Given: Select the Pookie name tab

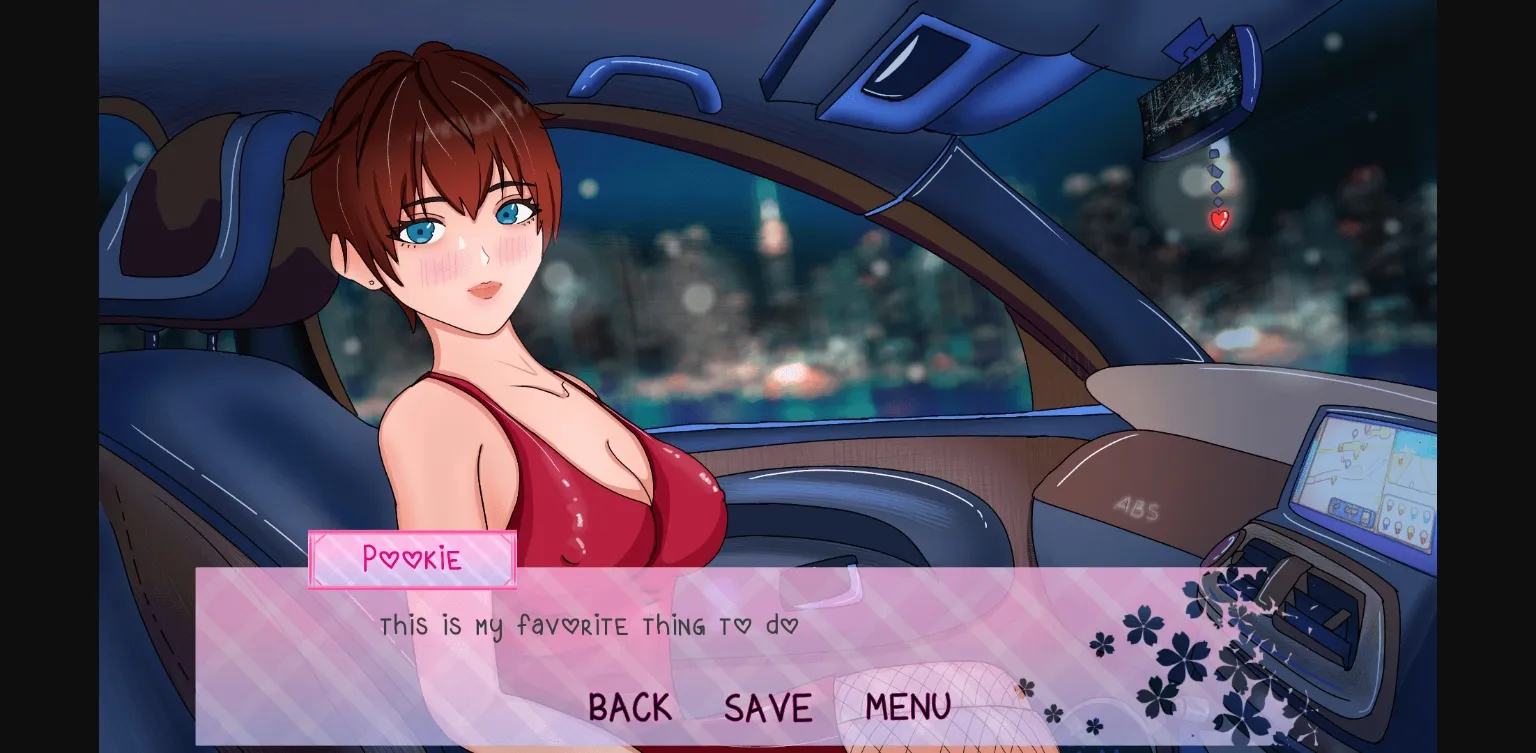Looking at the screenshot, I should point(412,560).
